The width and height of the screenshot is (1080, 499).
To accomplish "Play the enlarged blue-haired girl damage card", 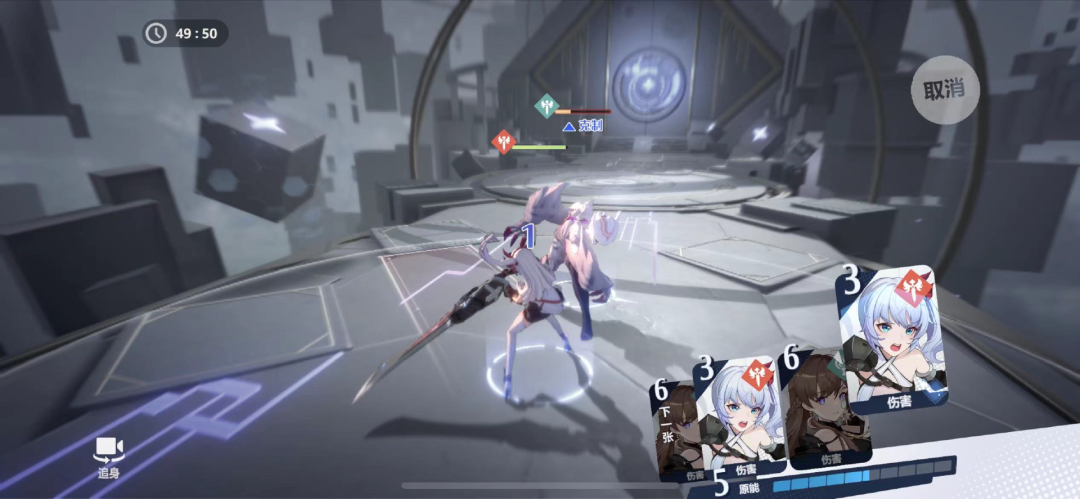I will coord(891,337).
